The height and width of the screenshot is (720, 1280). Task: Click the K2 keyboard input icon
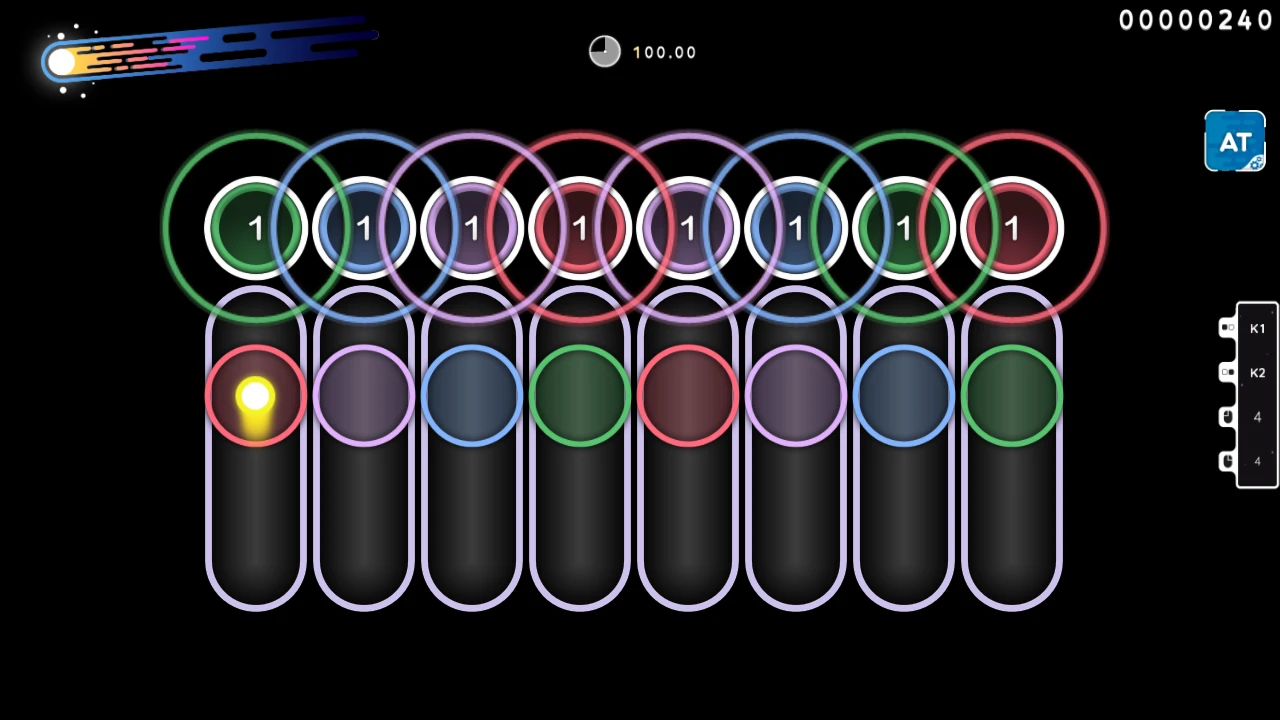pos(1228,372)
